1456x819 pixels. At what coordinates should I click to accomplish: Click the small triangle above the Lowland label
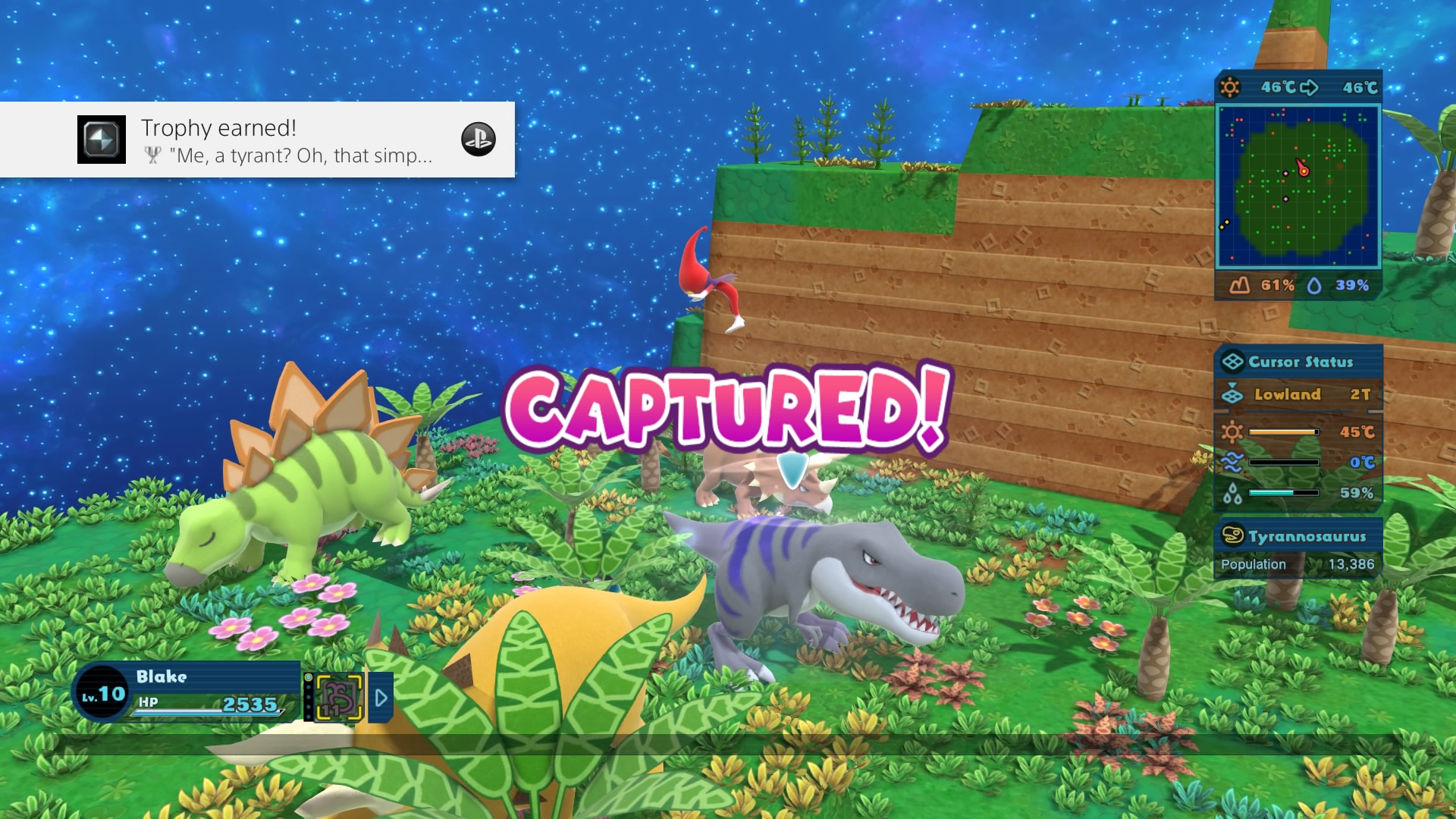(1233, 385)
